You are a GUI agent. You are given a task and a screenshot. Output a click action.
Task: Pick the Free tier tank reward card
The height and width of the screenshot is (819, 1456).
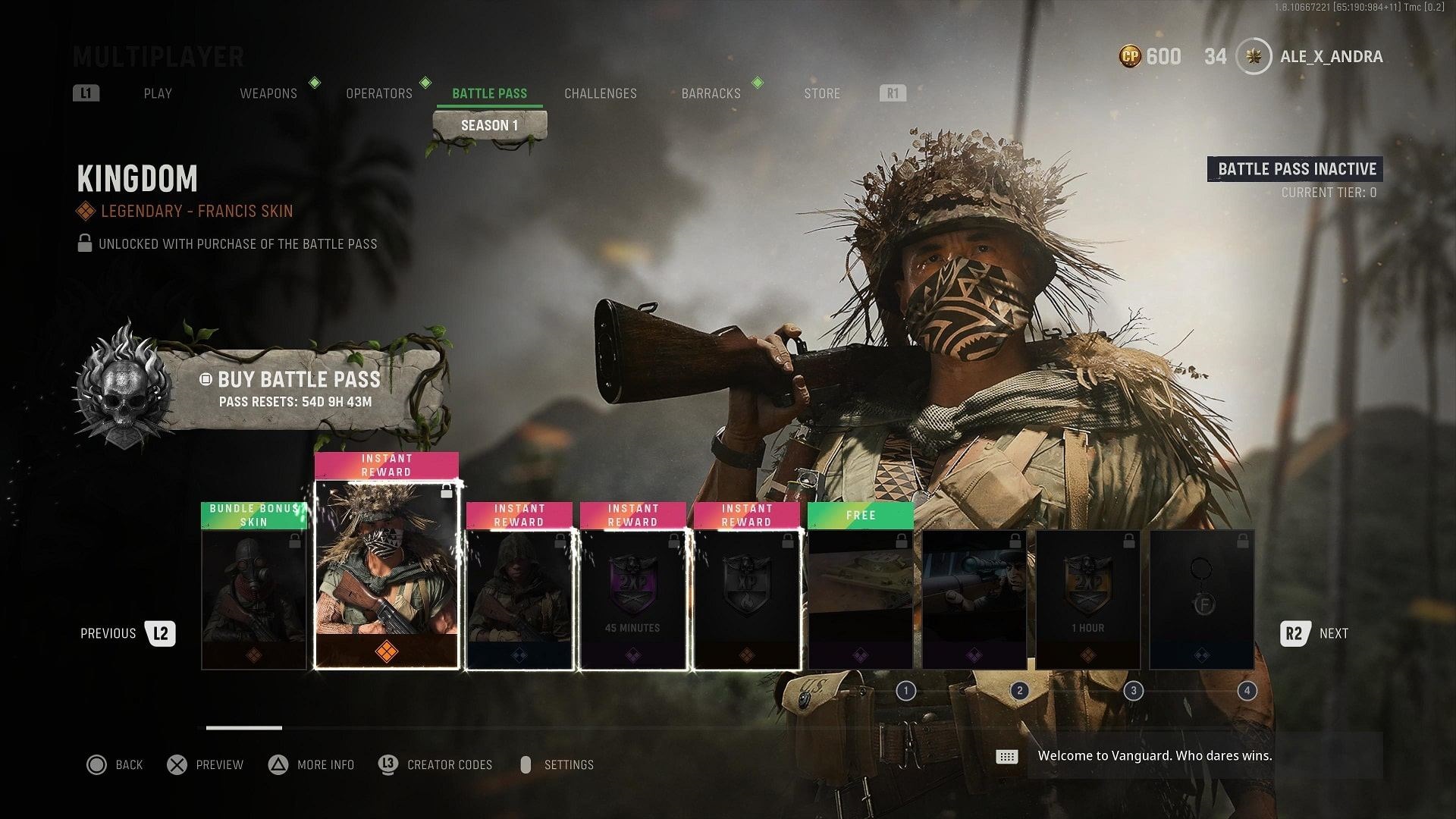coord(861,599)
